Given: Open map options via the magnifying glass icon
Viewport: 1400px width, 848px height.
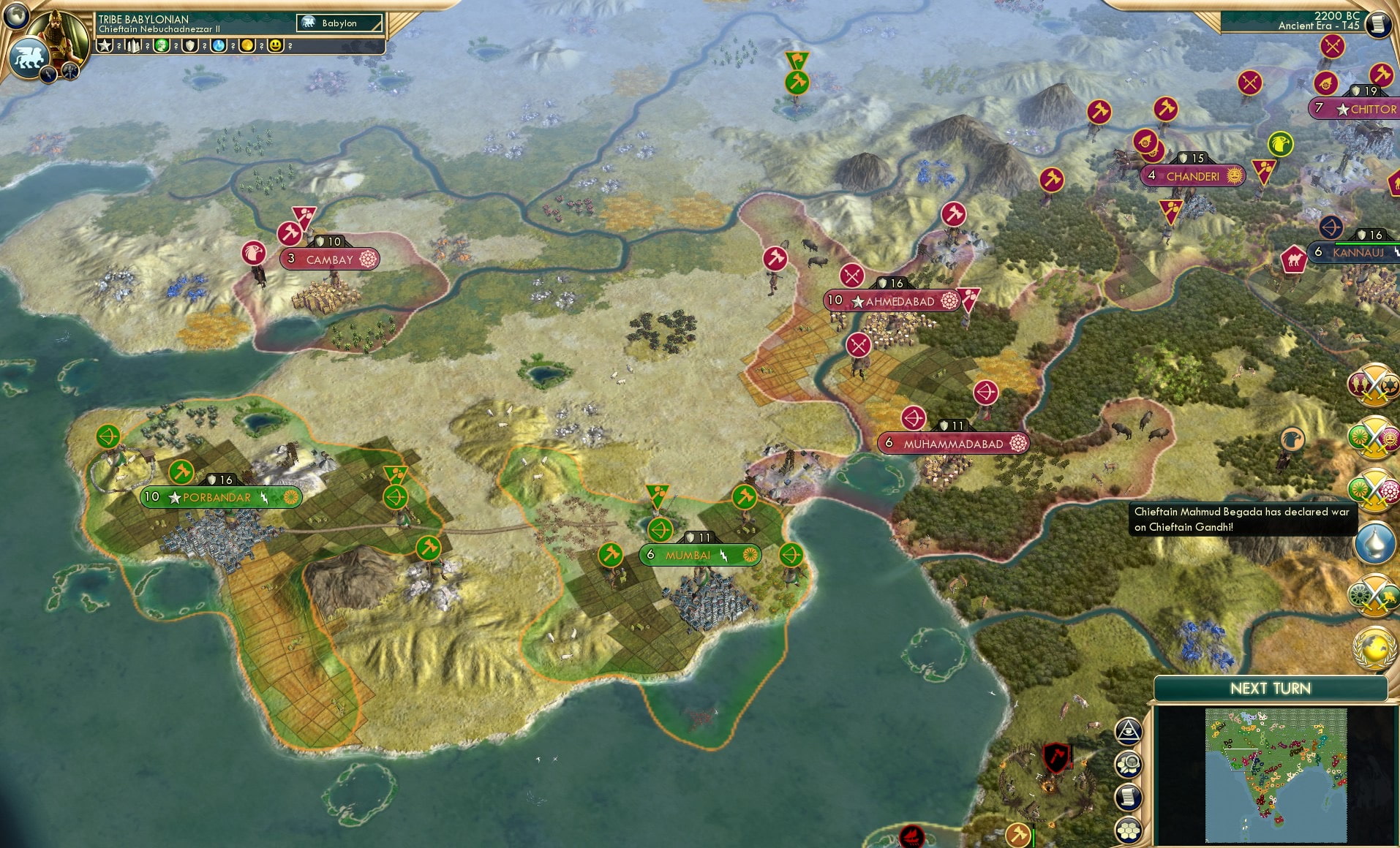Looking at the screenshot, I should pyautogui.click(x=1129, y=764).
